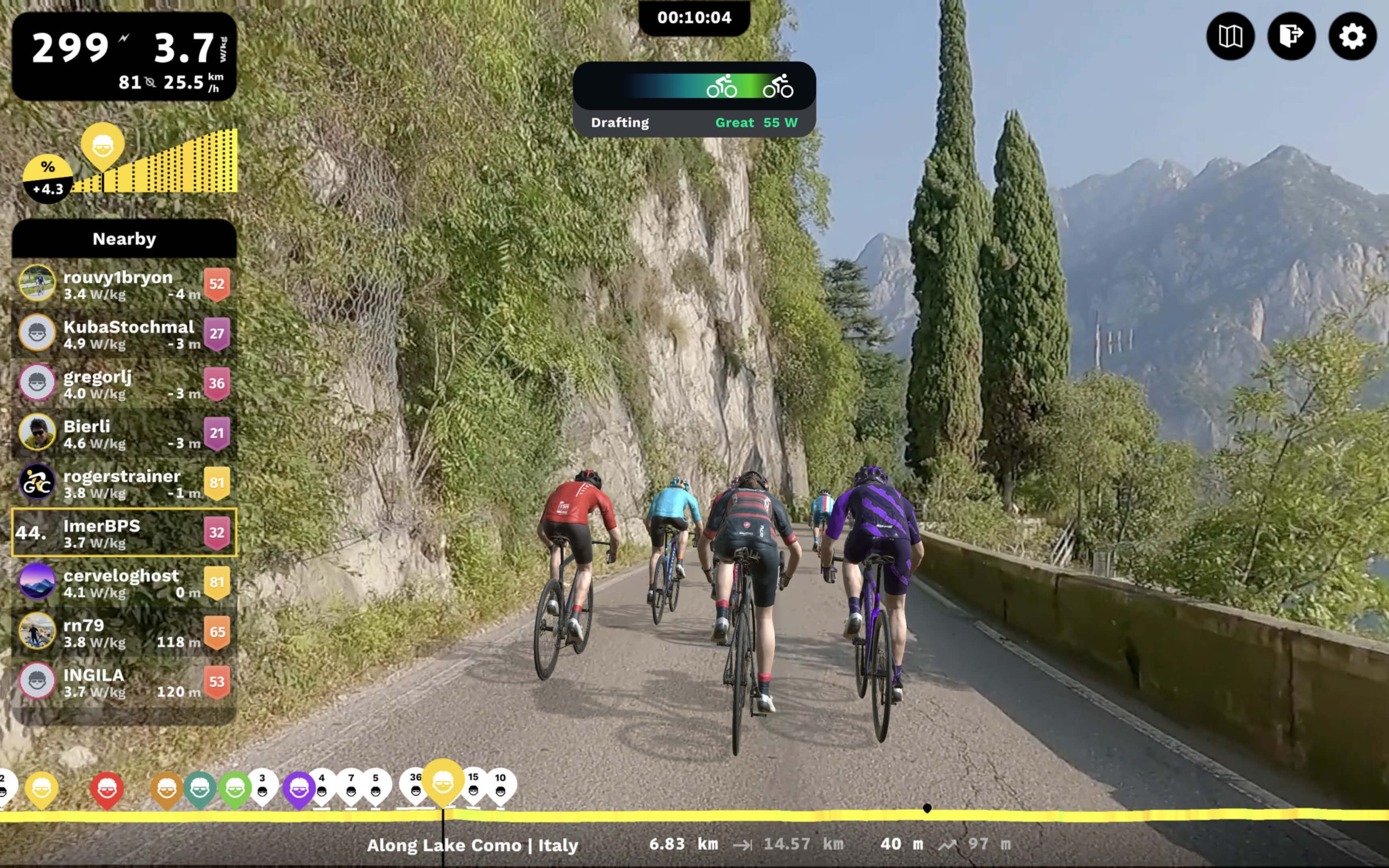Toggle the Nearby riders panel header
The image size is (1389, 868).
123,239
